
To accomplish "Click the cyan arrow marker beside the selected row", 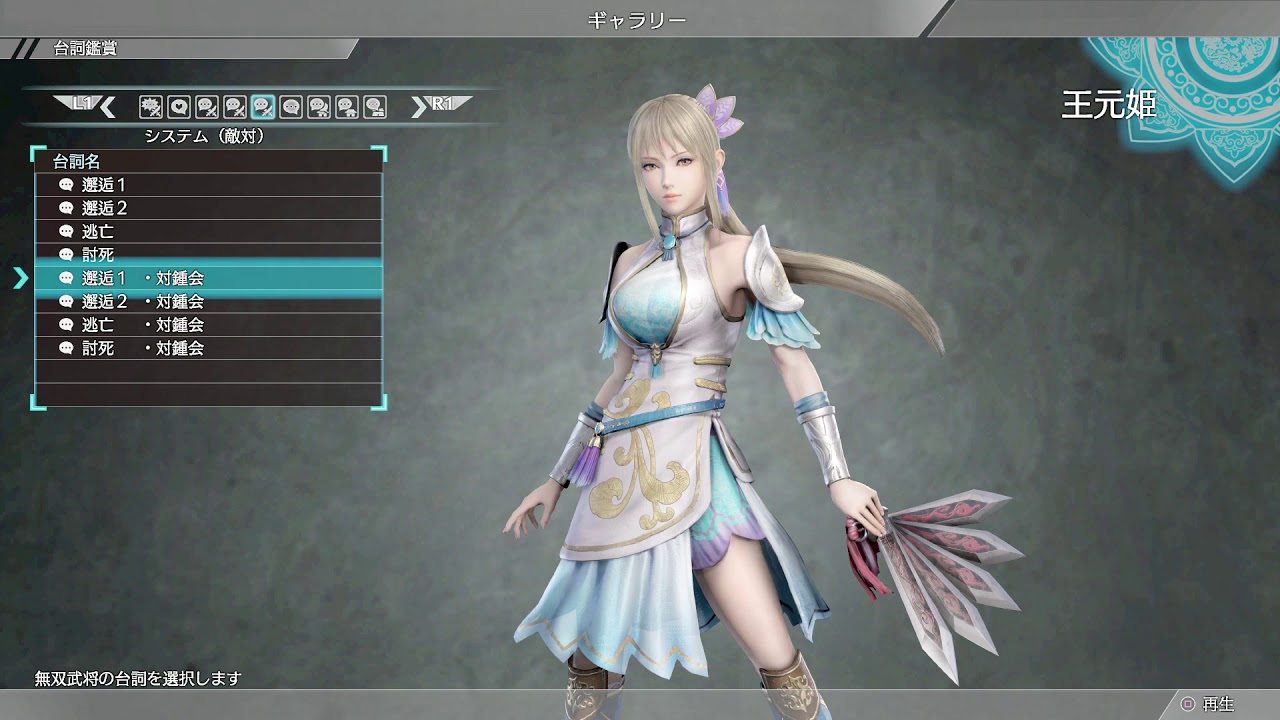I will click(20, 280).
